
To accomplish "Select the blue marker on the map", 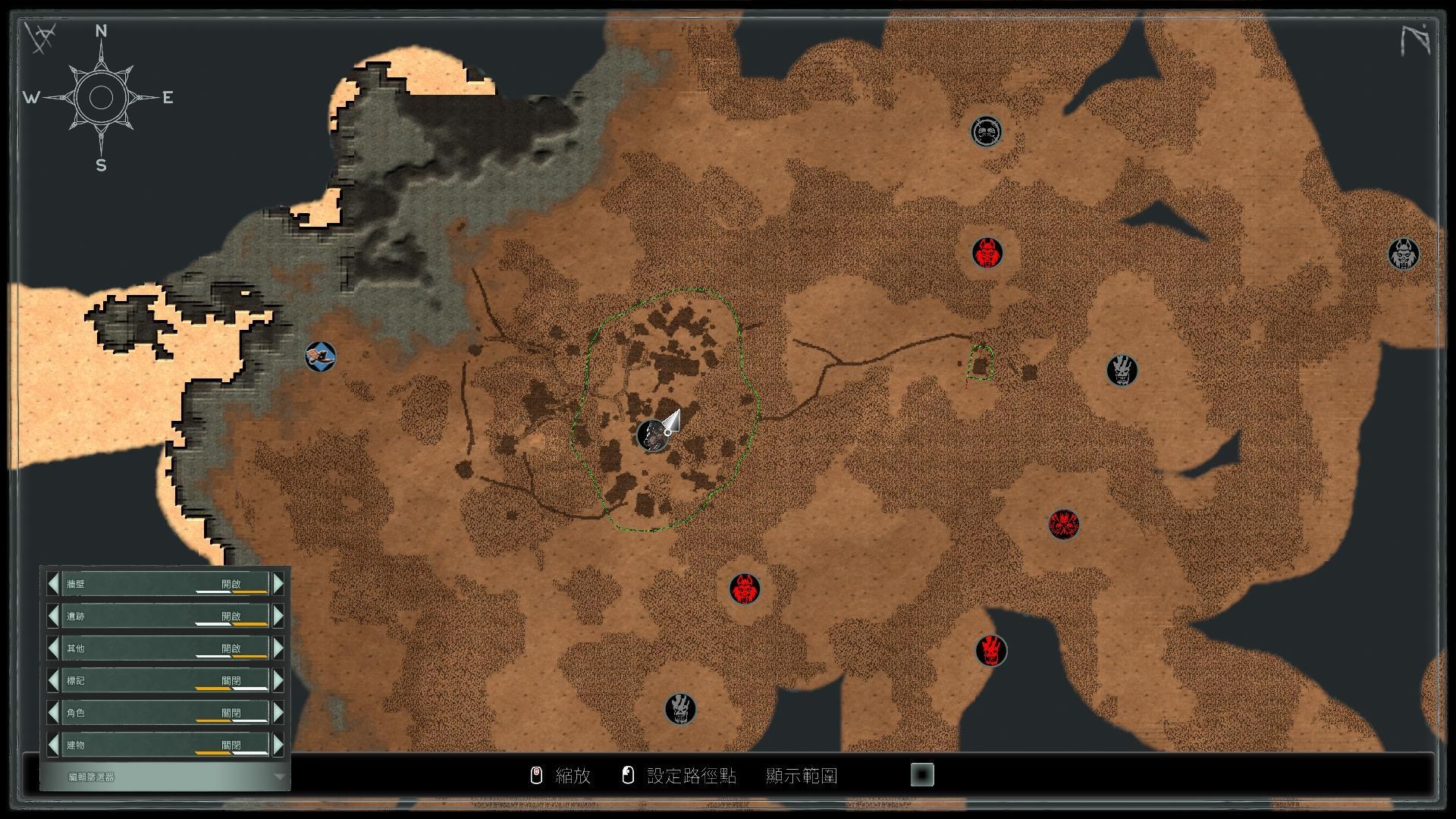I will pyautogui.click(x=320, y=356).
